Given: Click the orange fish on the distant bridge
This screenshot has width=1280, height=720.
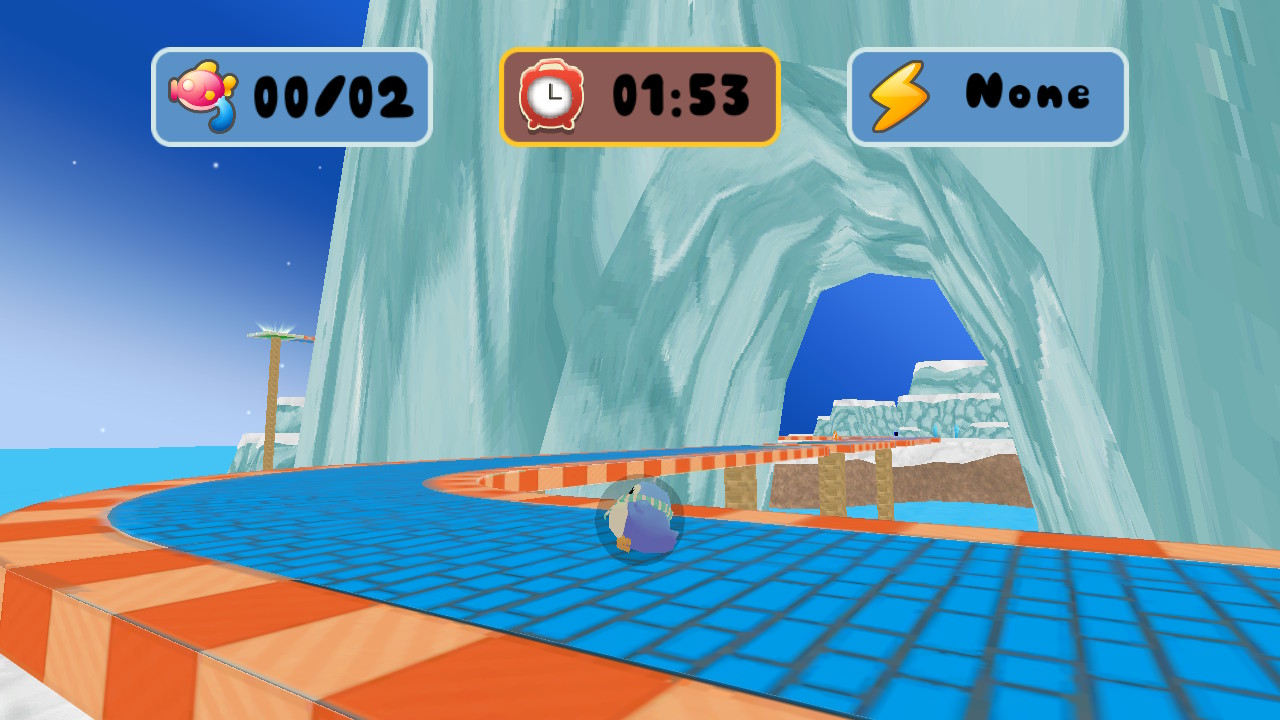Looking at the screenshot, I should click(x=834, y=436).
